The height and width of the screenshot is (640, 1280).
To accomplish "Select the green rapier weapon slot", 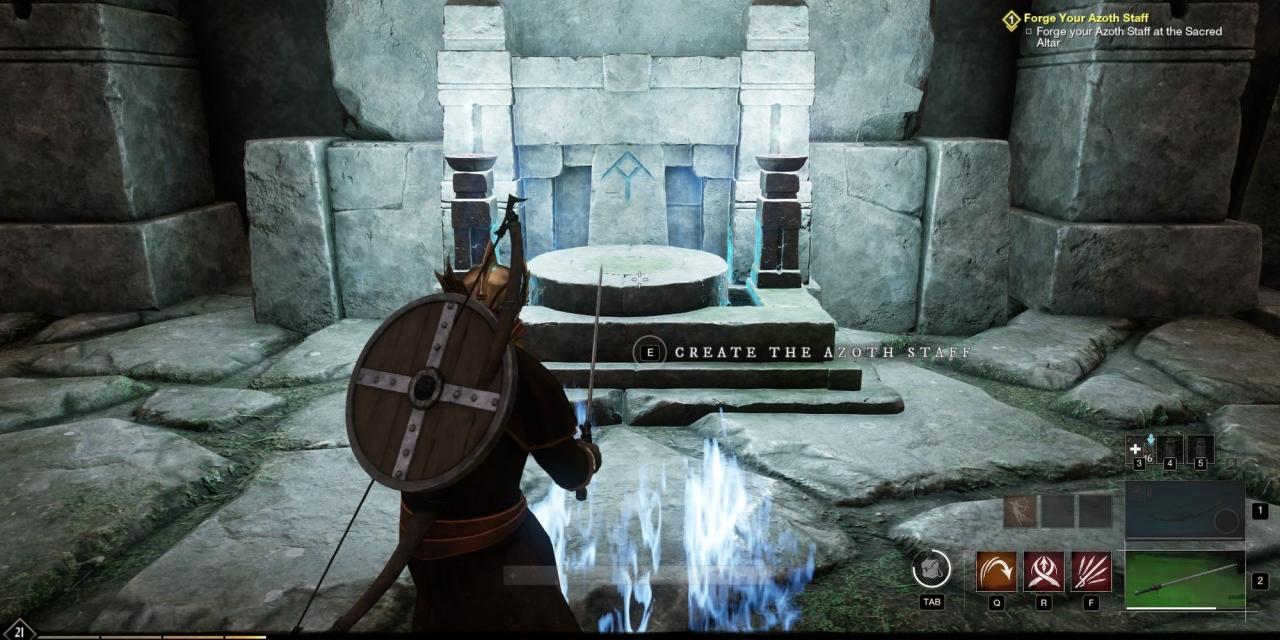I will (1184, 580).
